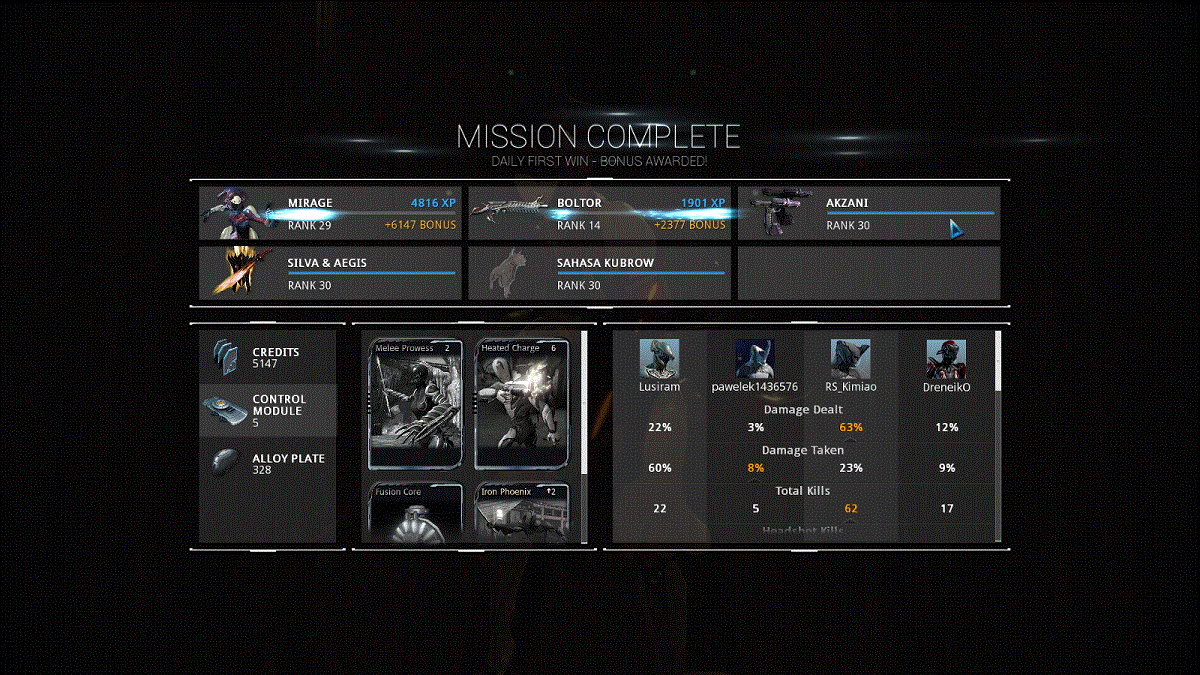View the Iron Phoenix mod card
This screenshot has height=675, width=1200.
click(x=522, y=513)
